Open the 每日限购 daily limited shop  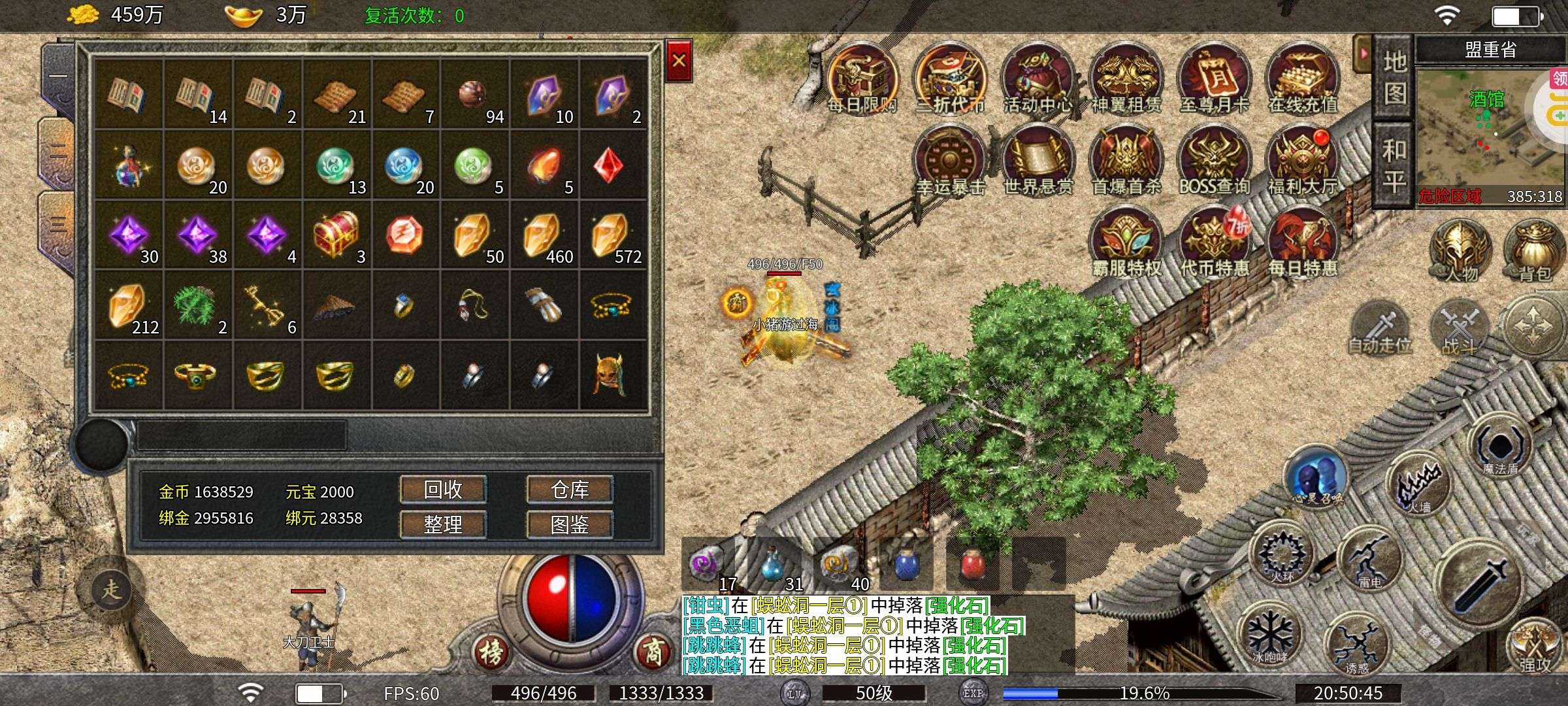click(862, 80)
